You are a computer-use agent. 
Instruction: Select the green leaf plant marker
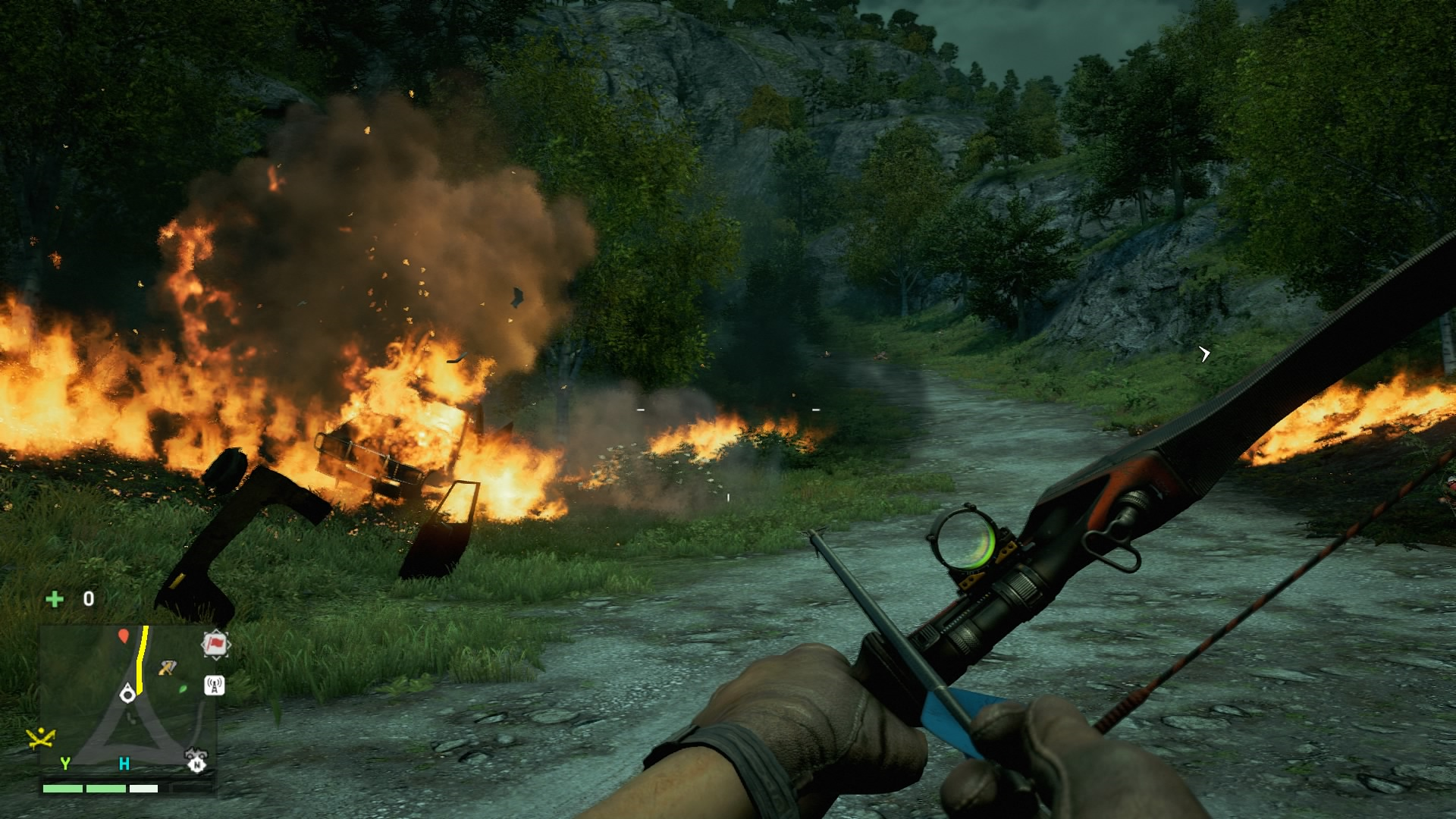tap(183, 689)
